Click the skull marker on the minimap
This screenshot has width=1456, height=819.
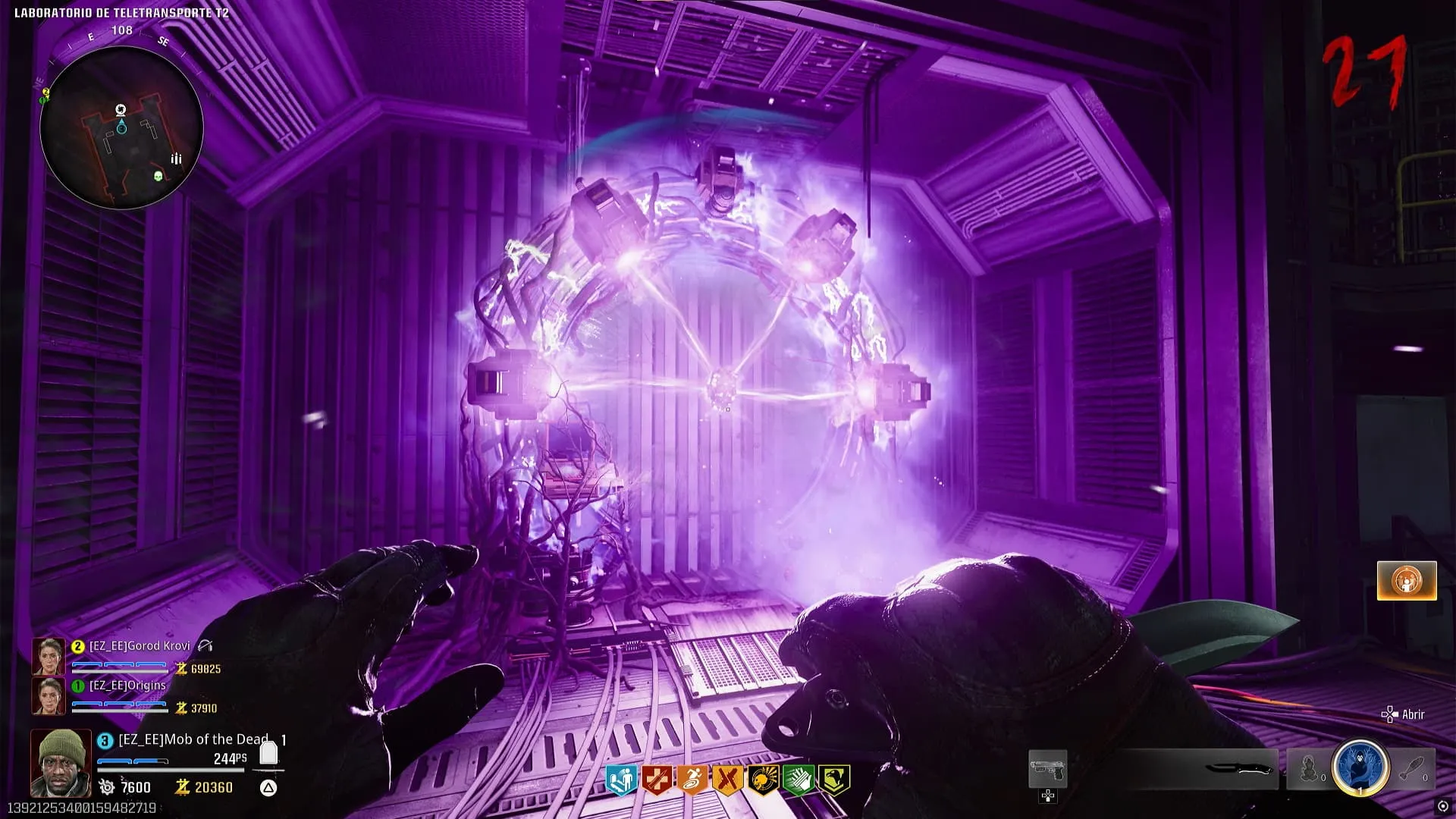pyautogui.click(x=158, y=177)
